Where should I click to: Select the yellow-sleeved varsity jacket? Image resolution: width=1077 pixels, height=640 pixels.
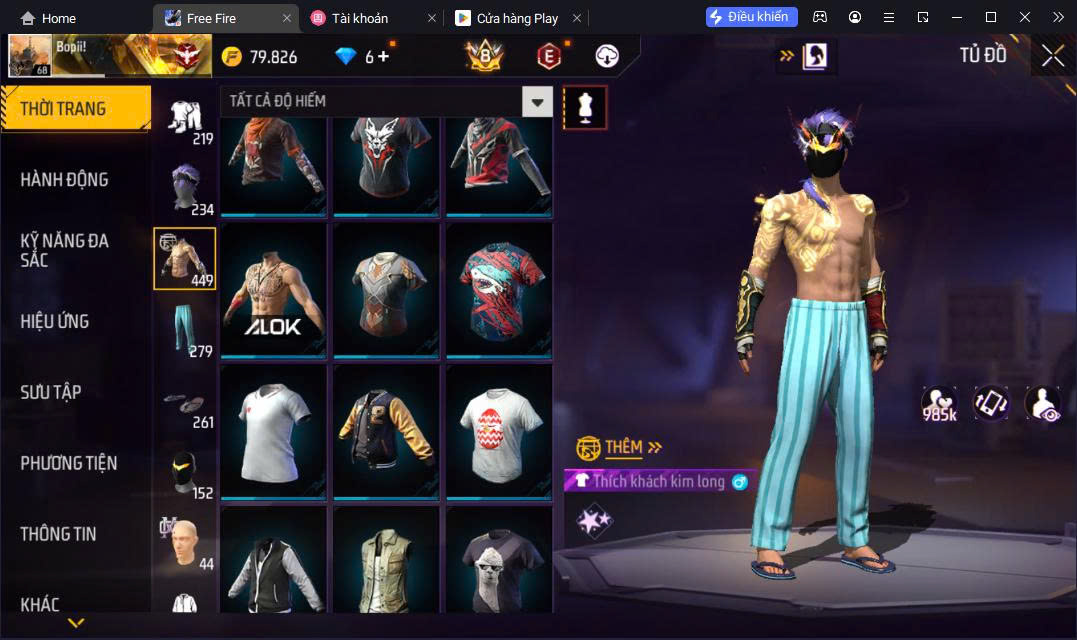386,432
